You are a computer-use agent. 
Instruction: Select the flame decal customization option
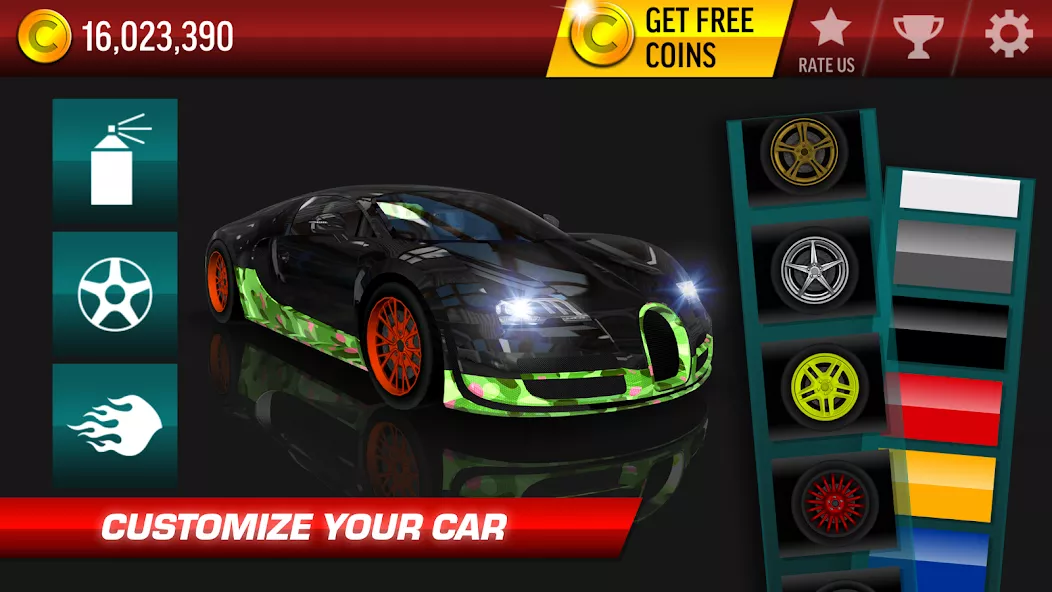pyautogui.click(x=115, y=425)
